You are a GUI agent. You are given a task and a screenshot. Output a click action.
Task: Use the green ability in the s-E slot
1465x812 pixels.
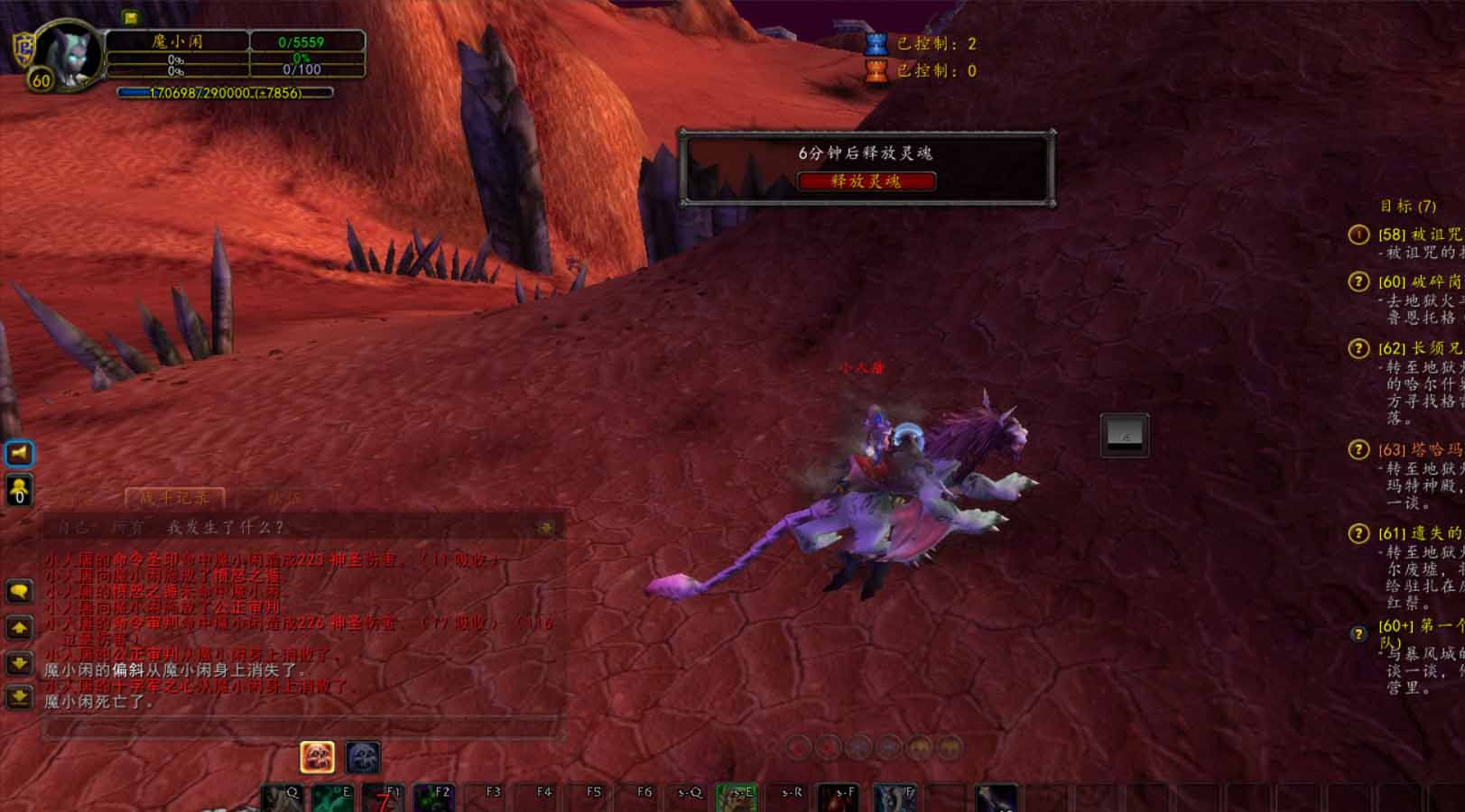pos(737,798)
